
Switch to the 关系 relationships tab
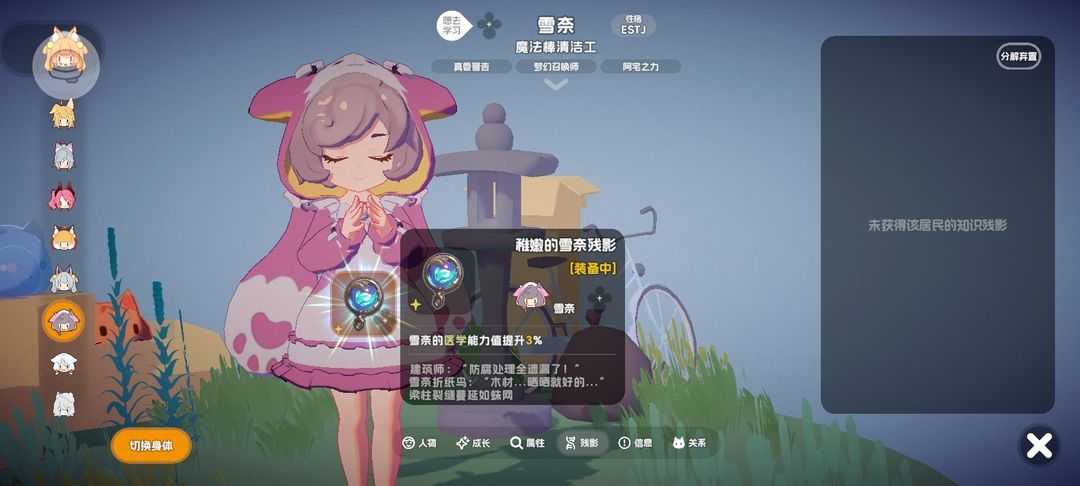coord(689,443)
